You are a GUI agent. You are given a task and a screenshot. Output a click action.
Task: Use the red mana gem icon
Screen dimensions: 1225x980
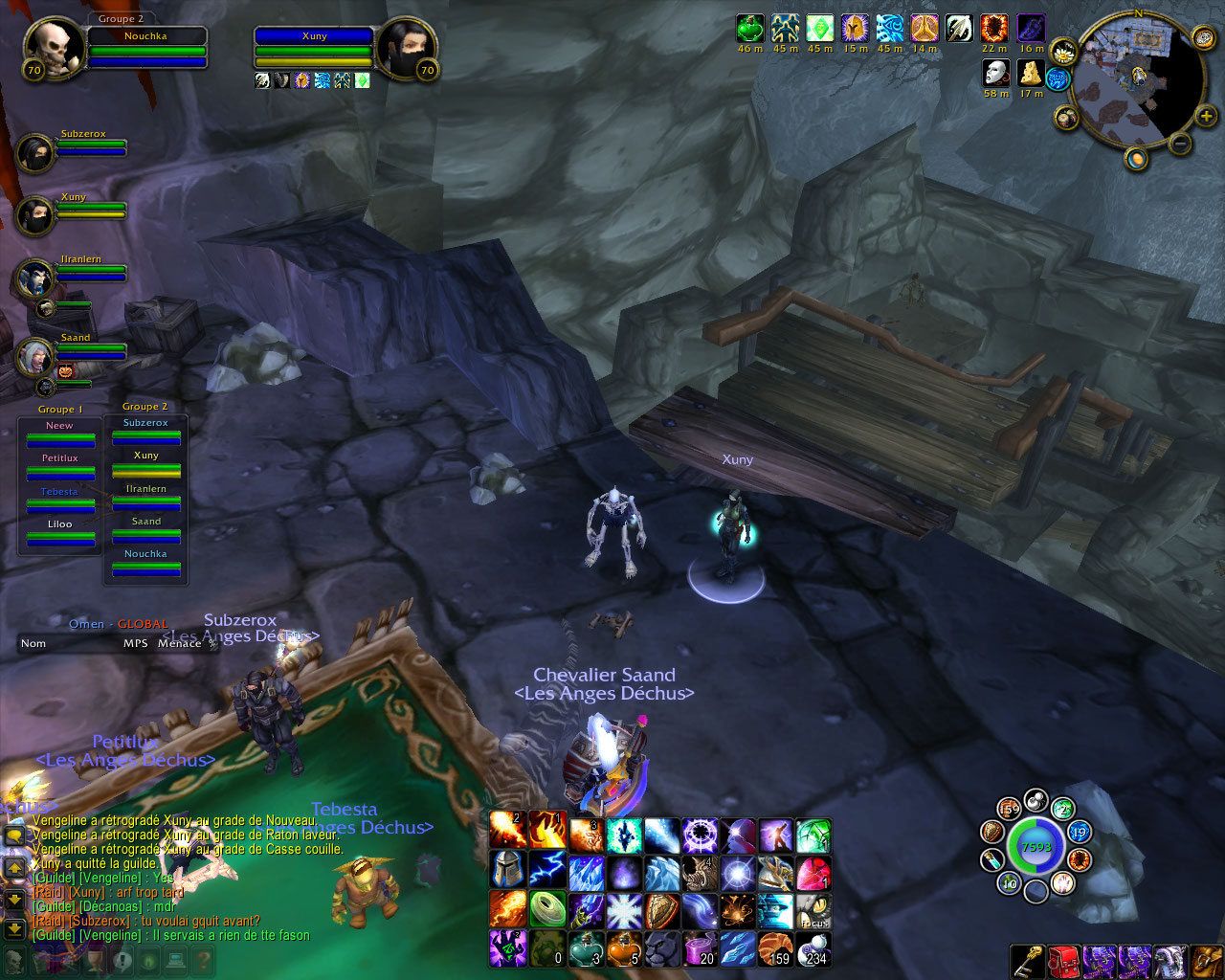pos(813,872)
